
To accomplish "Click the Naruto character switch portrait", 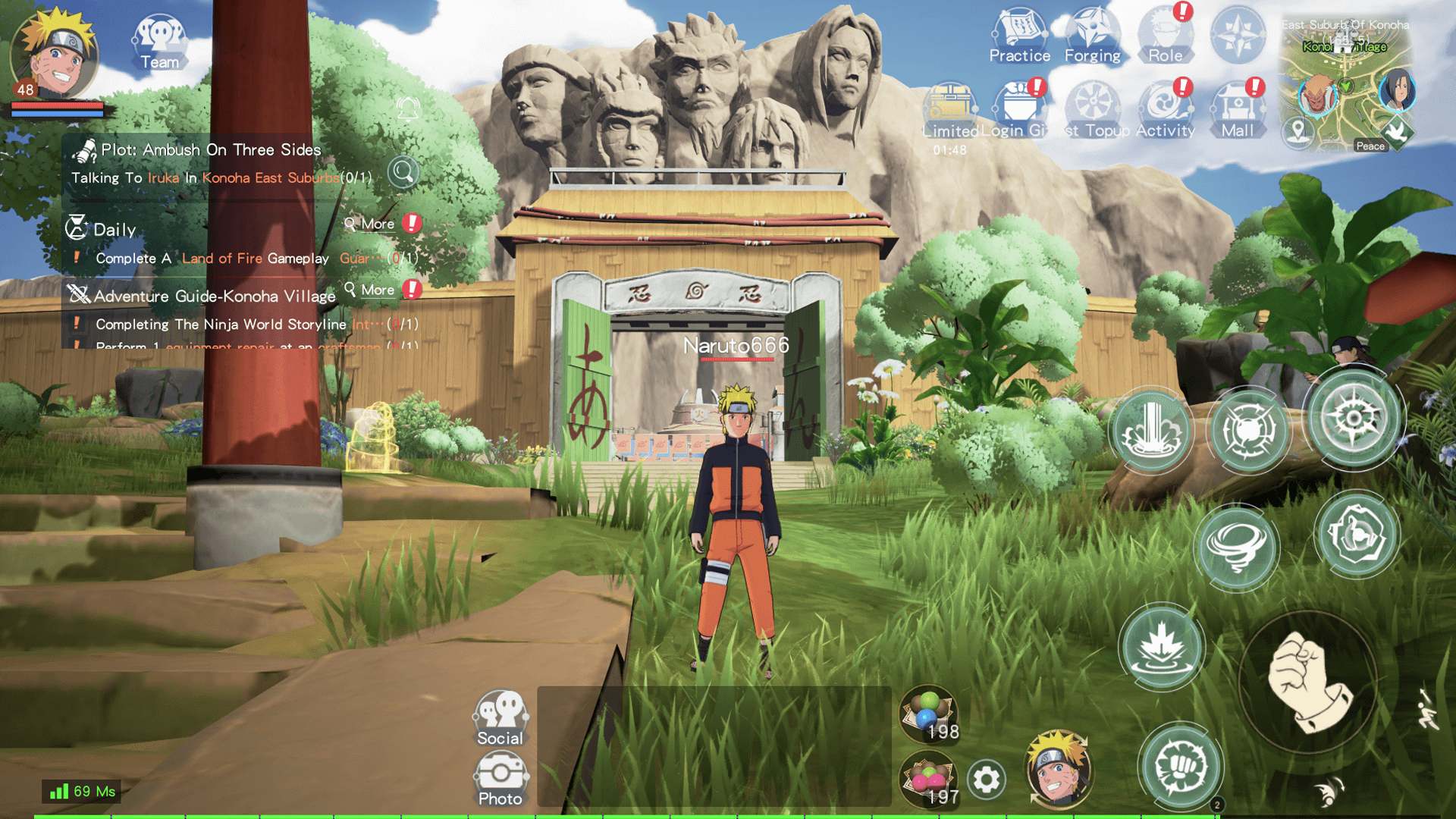I will pyautogui.click(x=1058, y=770).
